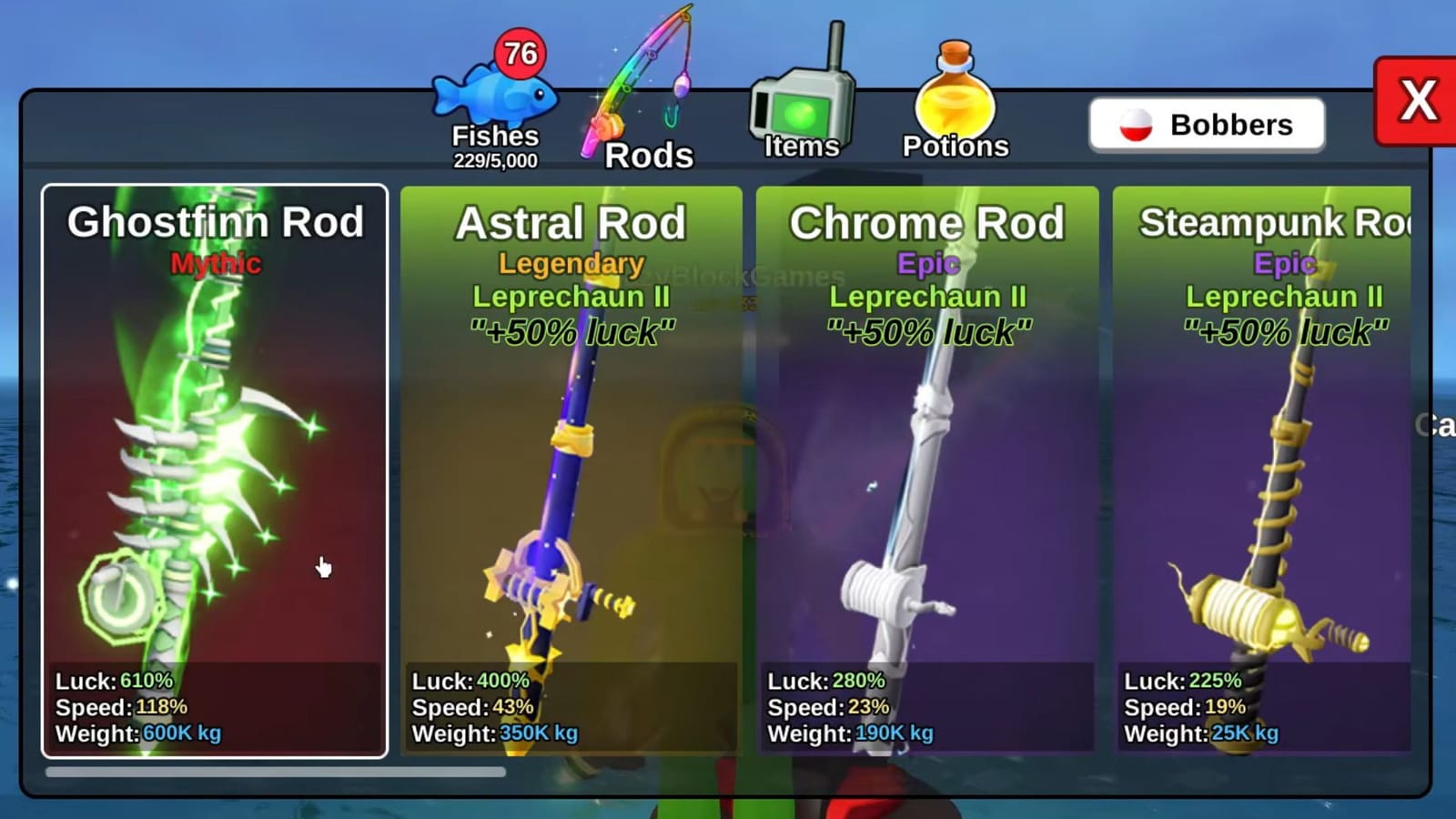Click the bobber icon next to Bobbers
1456x819 pixels.
1137,125
